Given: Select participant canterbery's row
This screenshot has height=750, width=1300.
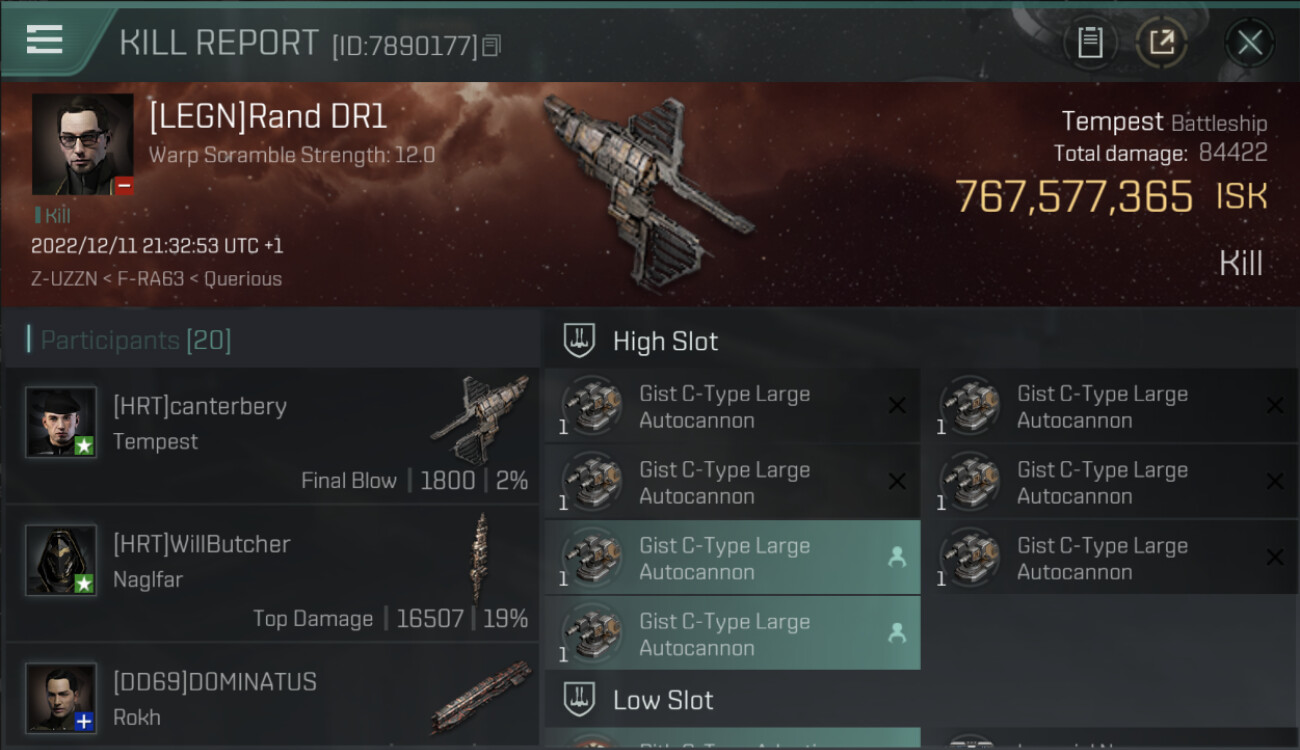Looking at the screenshot, I should pos(272,436).
